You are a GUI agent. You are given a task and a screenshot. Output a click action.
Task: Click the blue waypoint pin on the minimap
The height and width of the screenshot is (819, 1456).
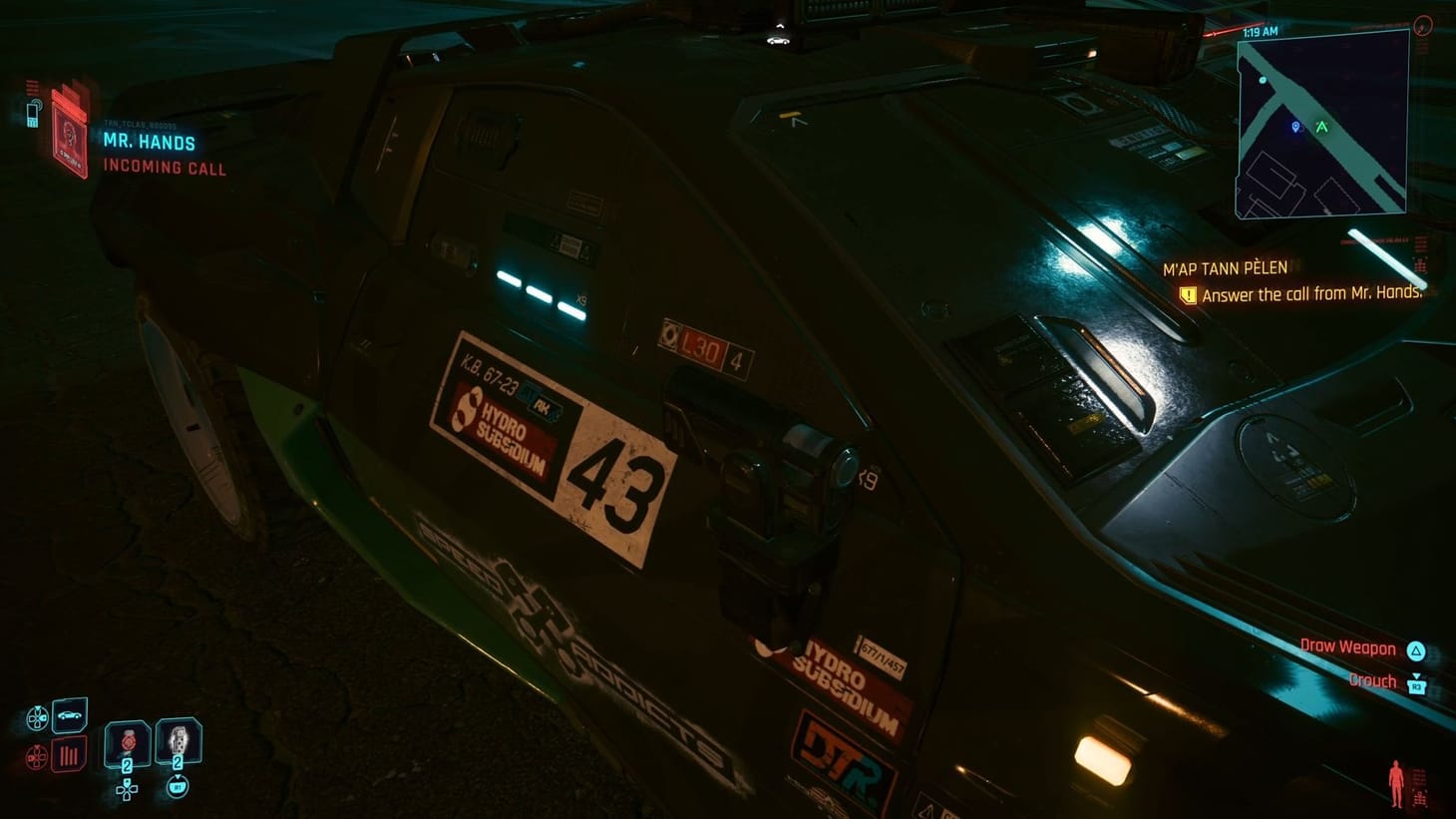coord(1295,127)
